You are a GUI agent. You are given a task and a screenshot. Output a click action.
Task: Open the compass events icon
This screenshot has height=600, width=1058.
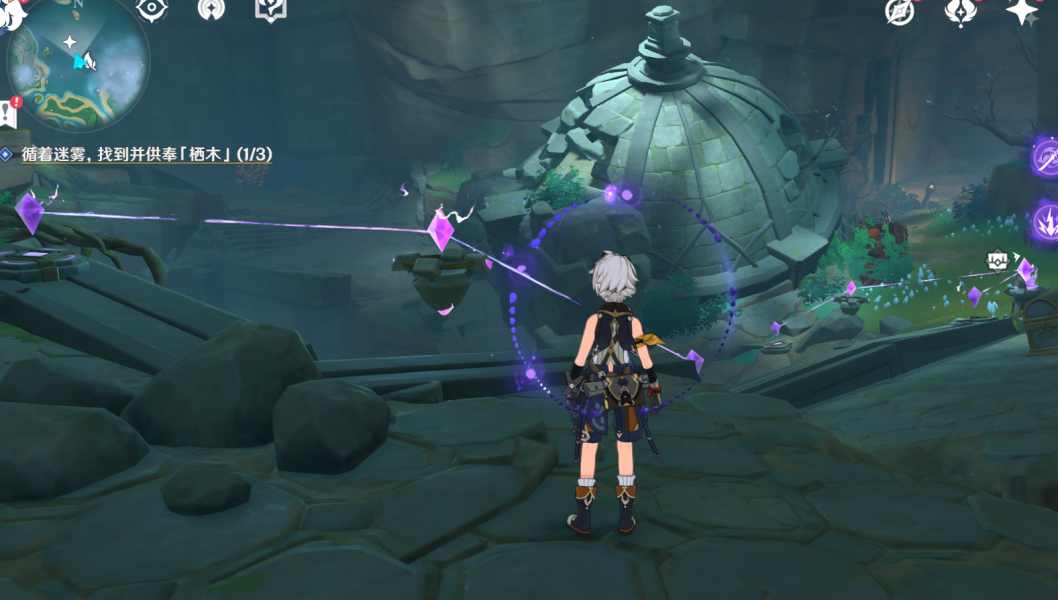tap(900, 12)
